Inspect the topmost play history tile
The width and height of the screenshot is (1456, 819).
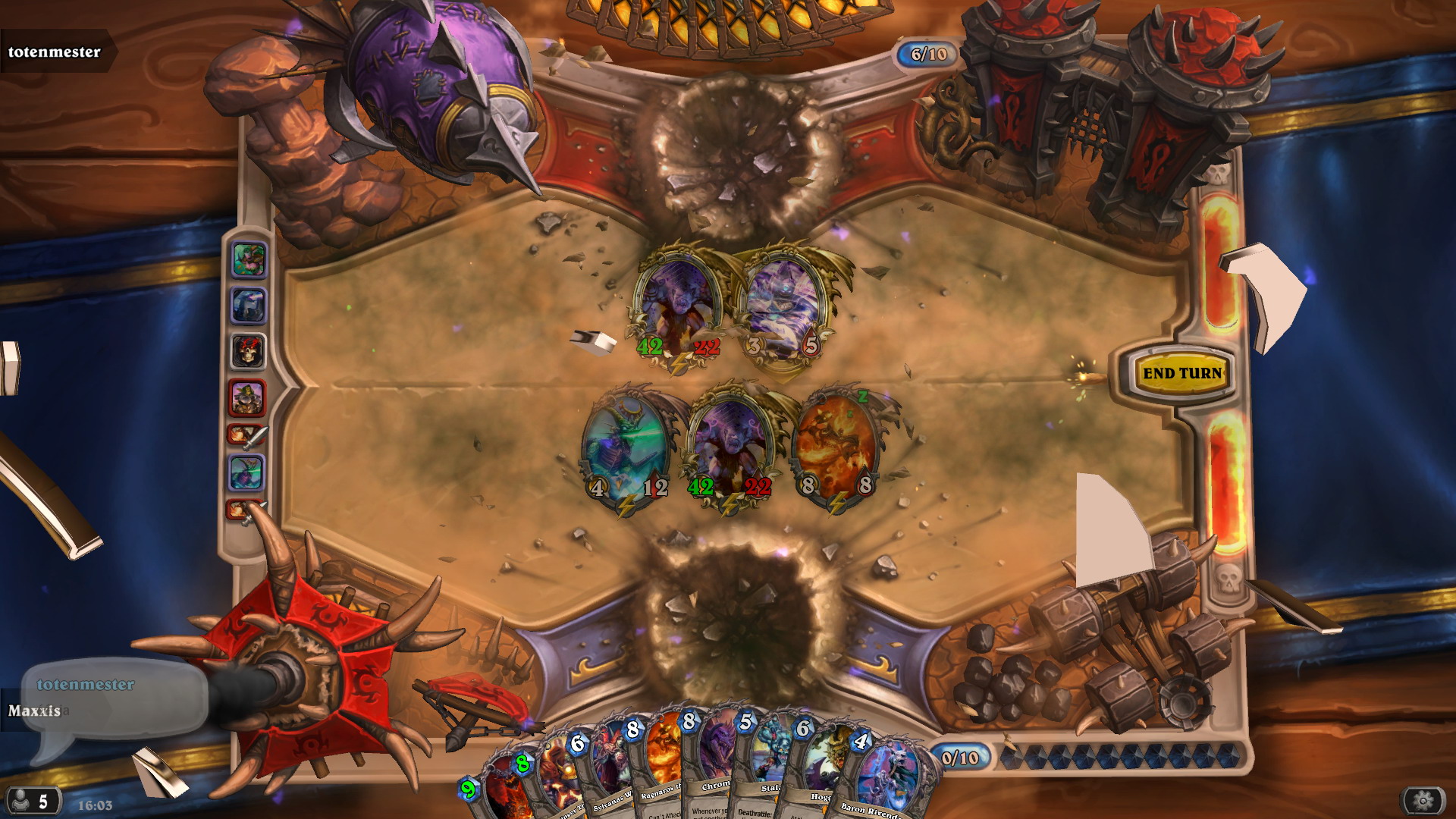coord(249,259)
